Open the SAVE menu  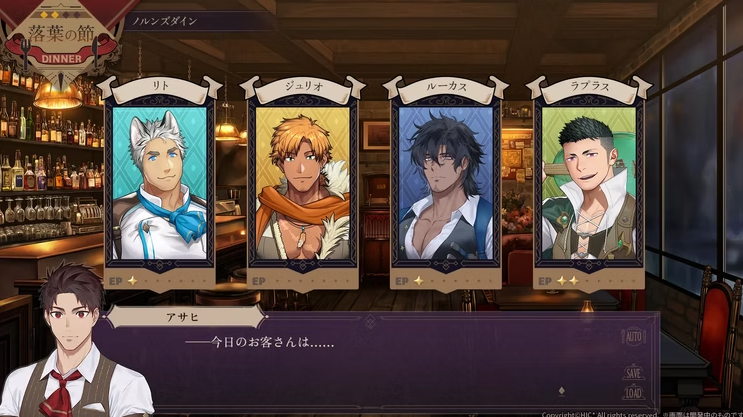click(633, 373)
